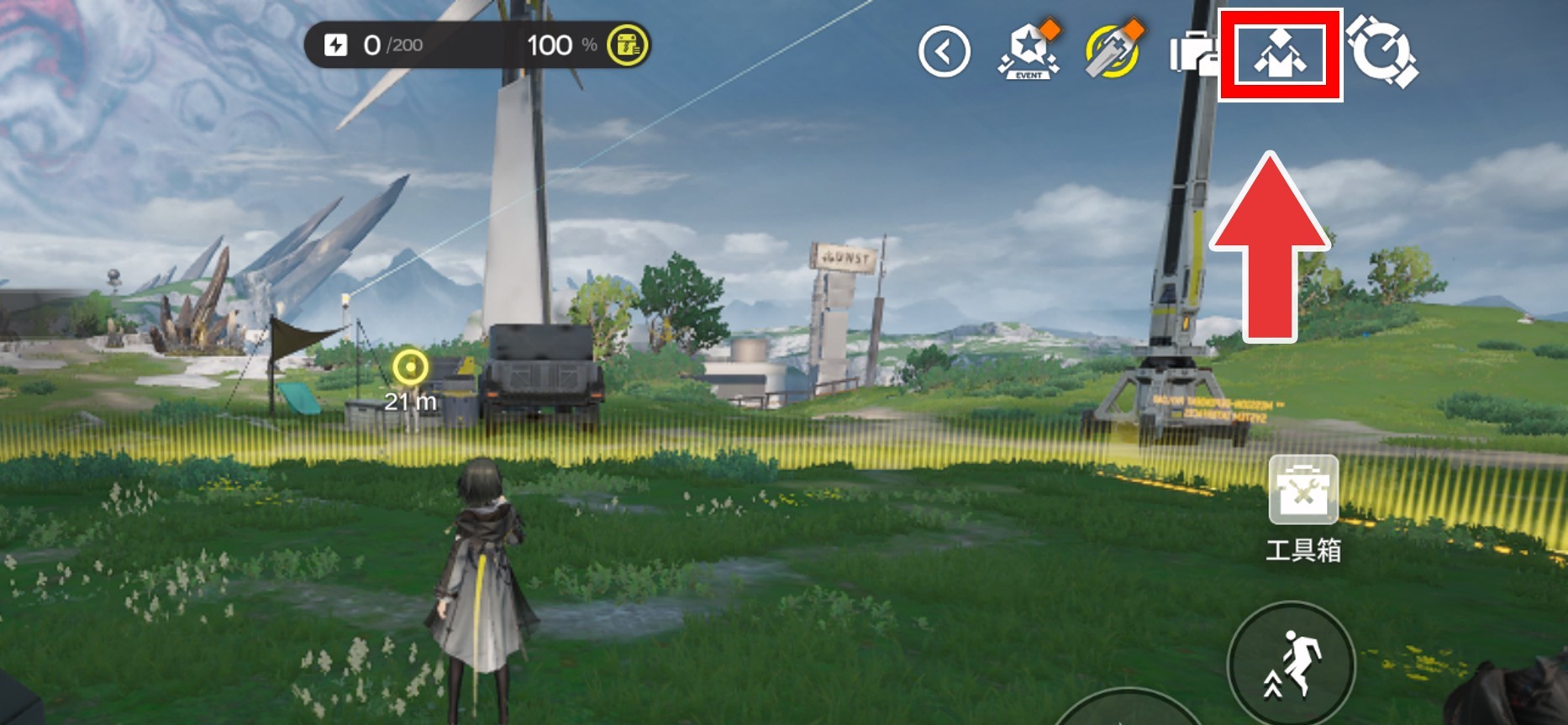Open the 工具箱 toolbox
1568x725 pixels.
1303,490
